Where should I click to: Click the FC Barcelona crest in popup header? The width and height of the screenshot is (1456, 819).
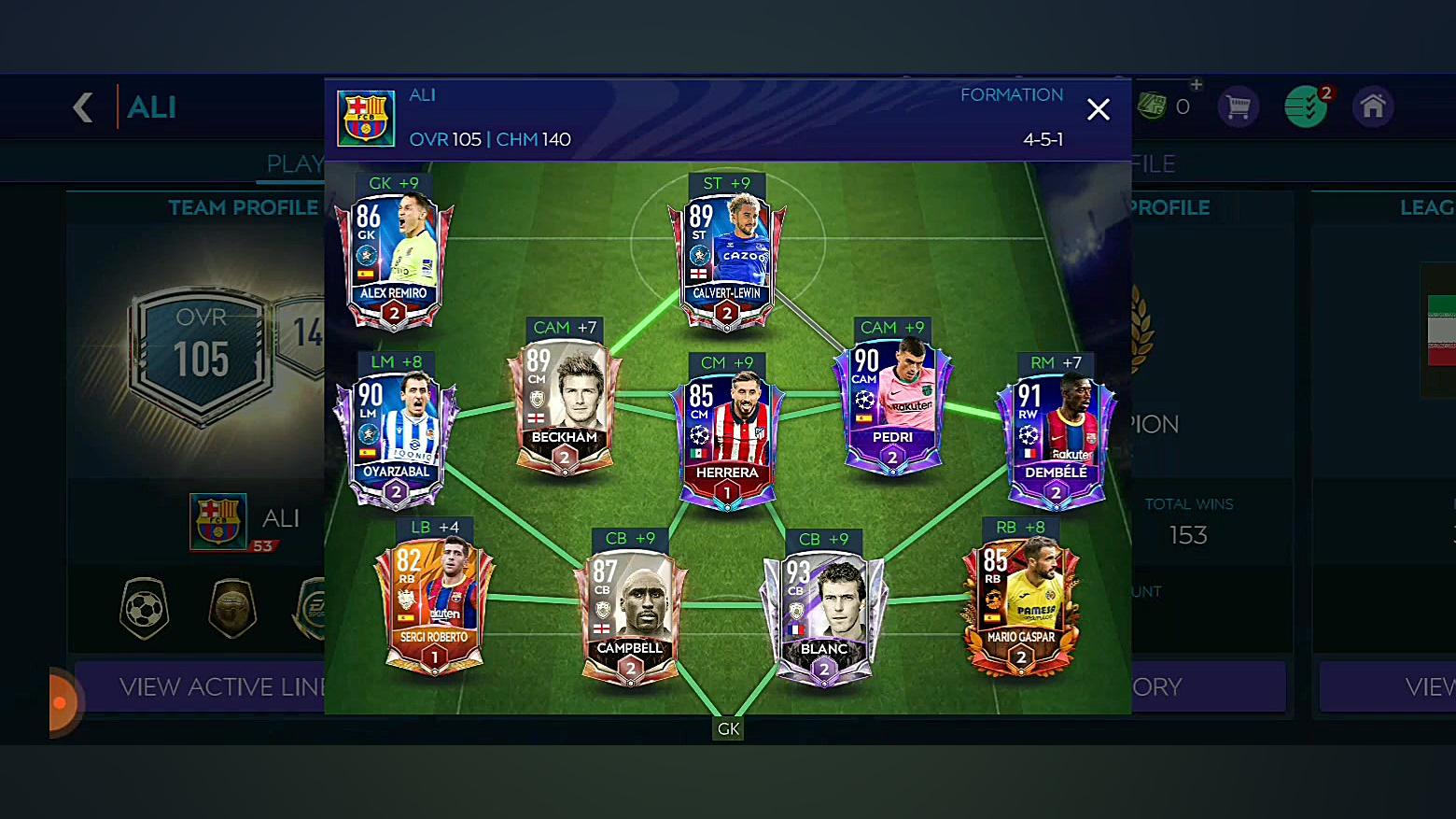click(x=366, y=118)
